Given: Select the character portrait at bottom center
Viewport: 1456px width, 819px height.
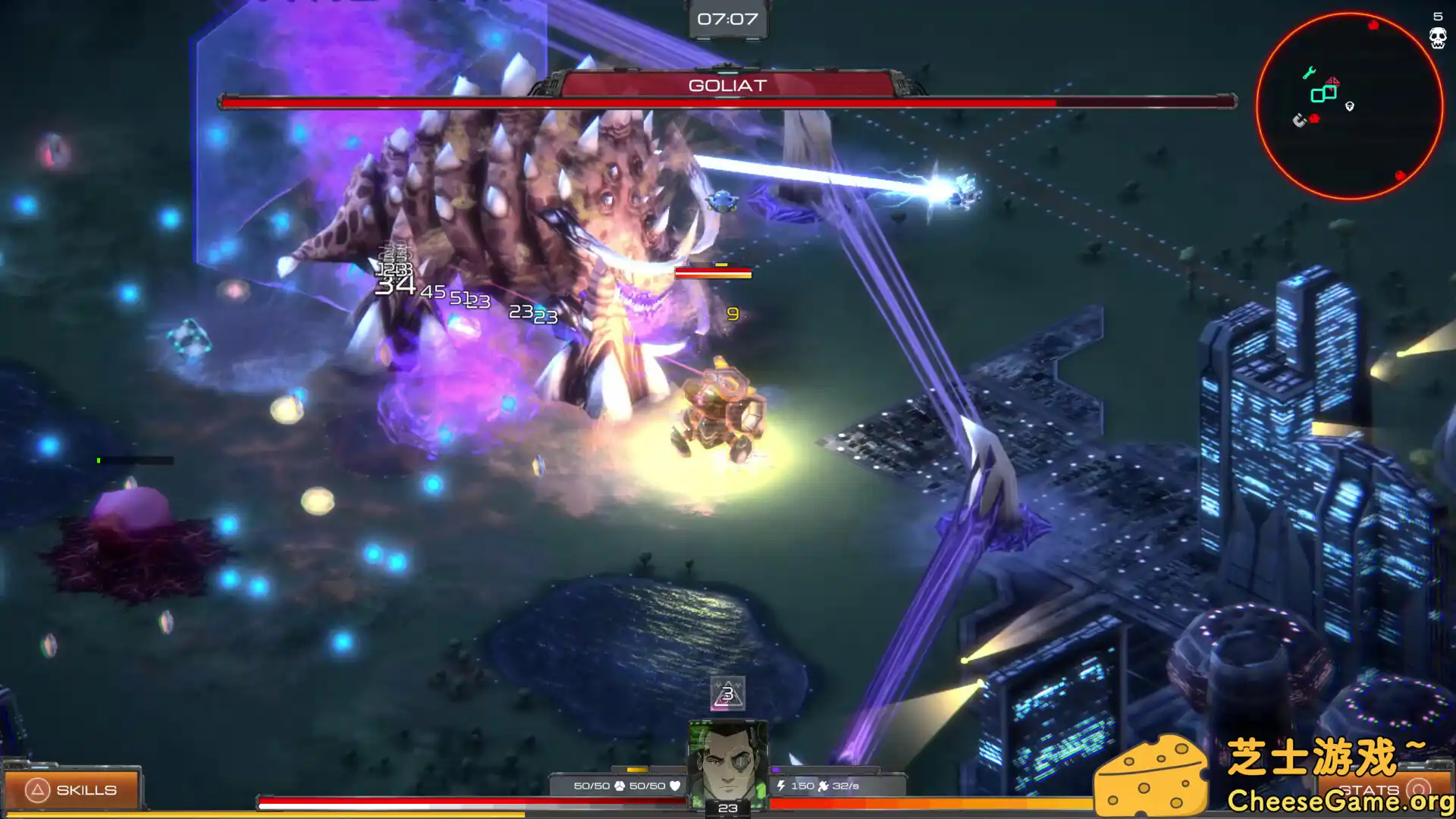Looking at the screenshot, I should tap(727, 761).
